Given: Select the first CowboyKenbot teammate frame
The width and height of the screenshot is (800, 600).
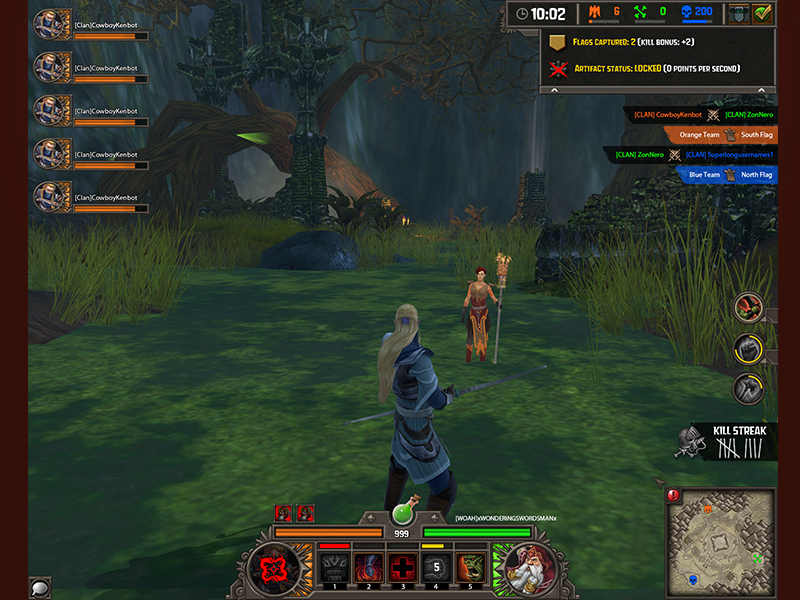Looking at the screenshot, I should [90, 25].
